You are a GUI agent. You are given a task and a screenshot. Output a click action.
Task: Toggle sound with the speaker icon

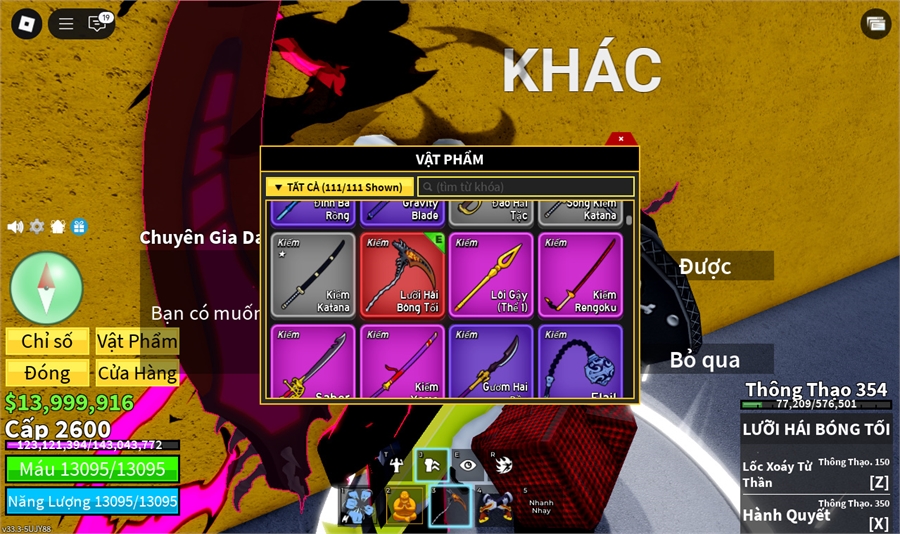[x=15, y=227]
